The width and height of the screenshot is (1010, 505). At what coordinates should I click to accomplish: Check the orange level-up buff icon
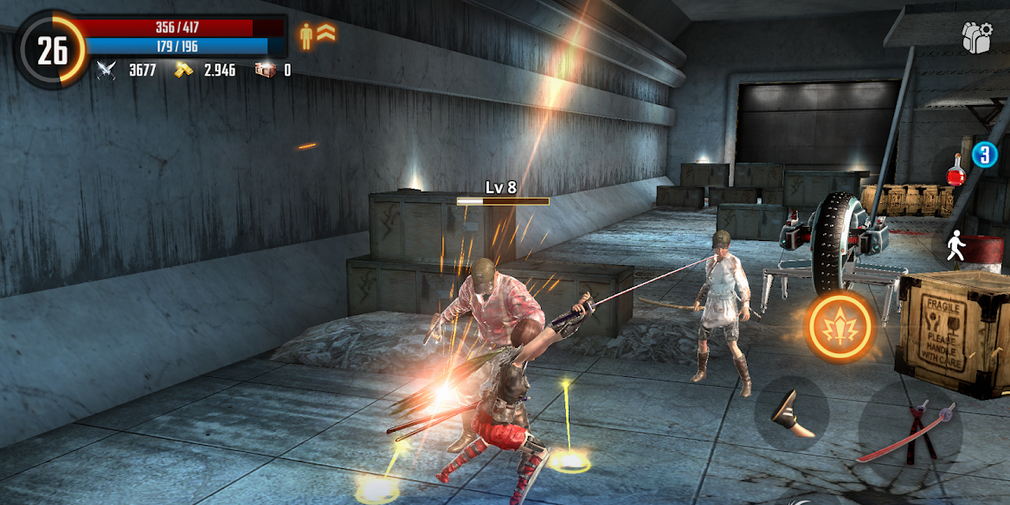coord(319,35)
